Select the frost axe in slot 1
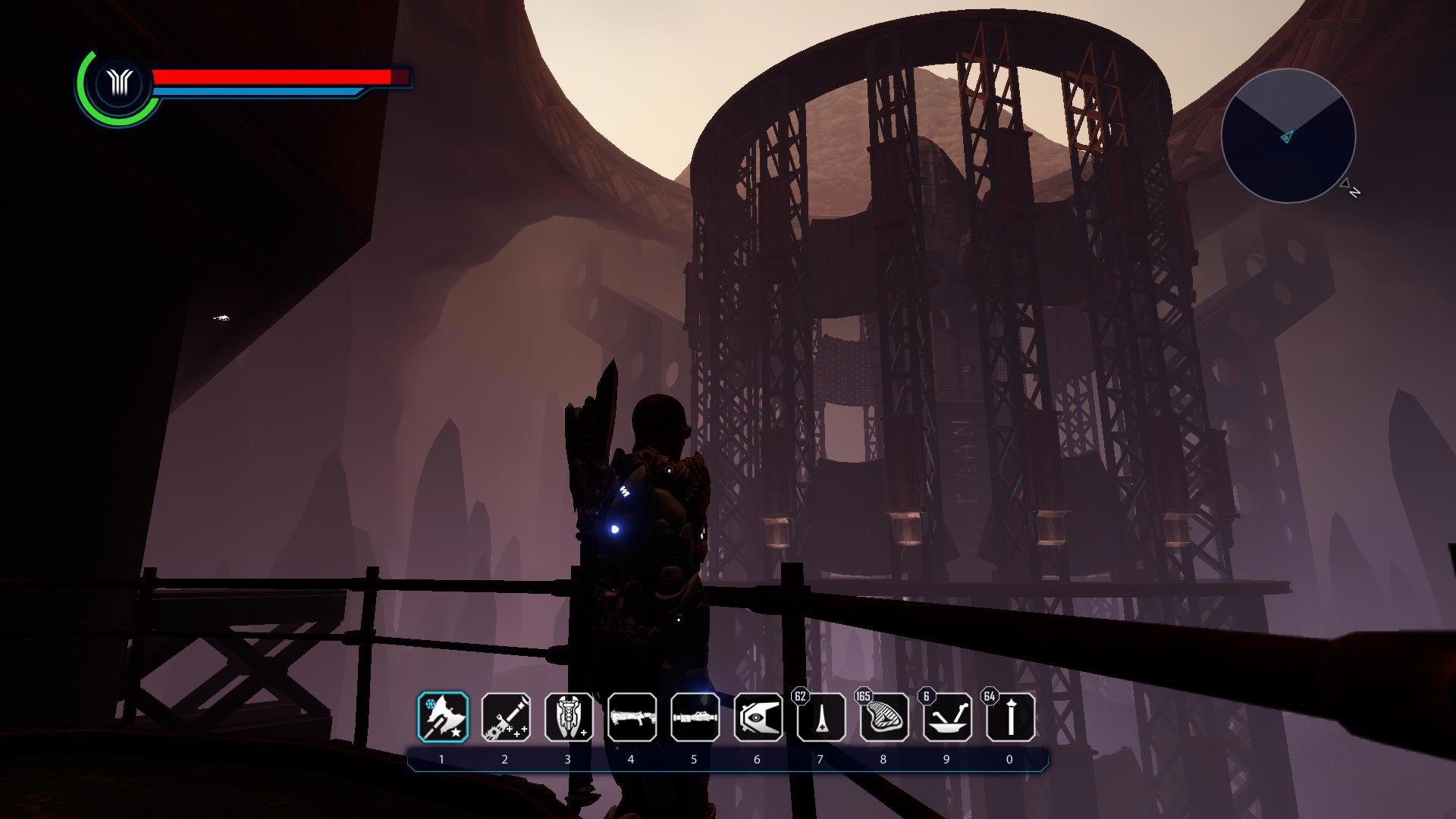1456x819 pixels. point(443,717)
